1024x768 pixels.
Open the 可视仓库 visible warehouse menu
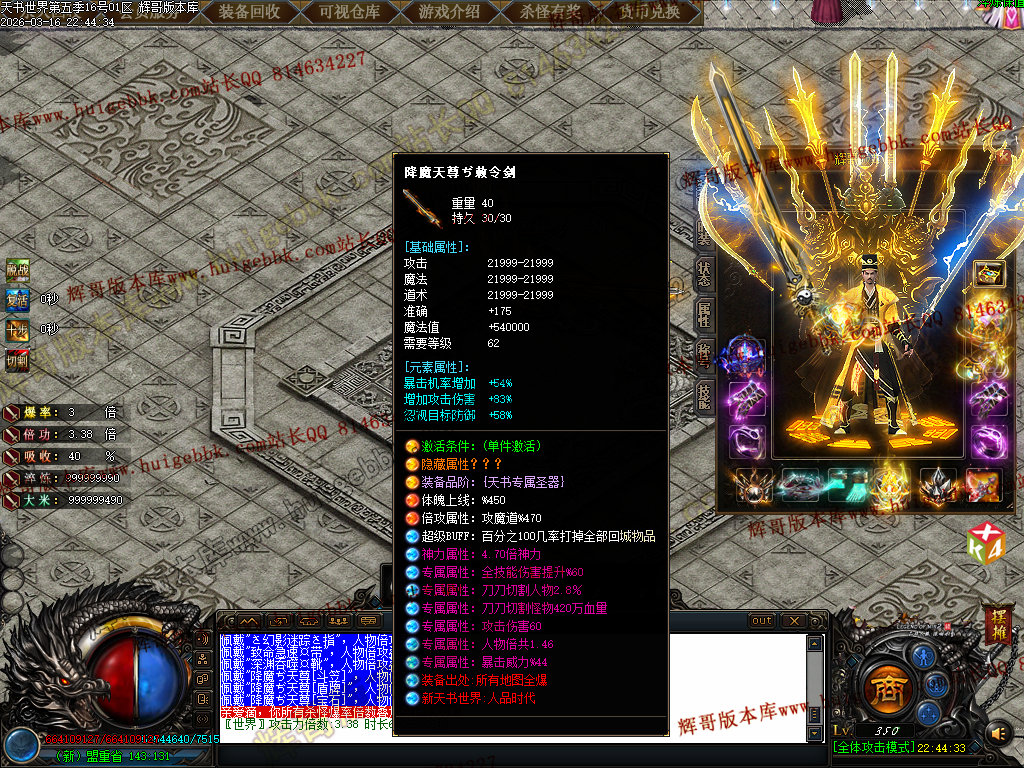tap(350, 12)
